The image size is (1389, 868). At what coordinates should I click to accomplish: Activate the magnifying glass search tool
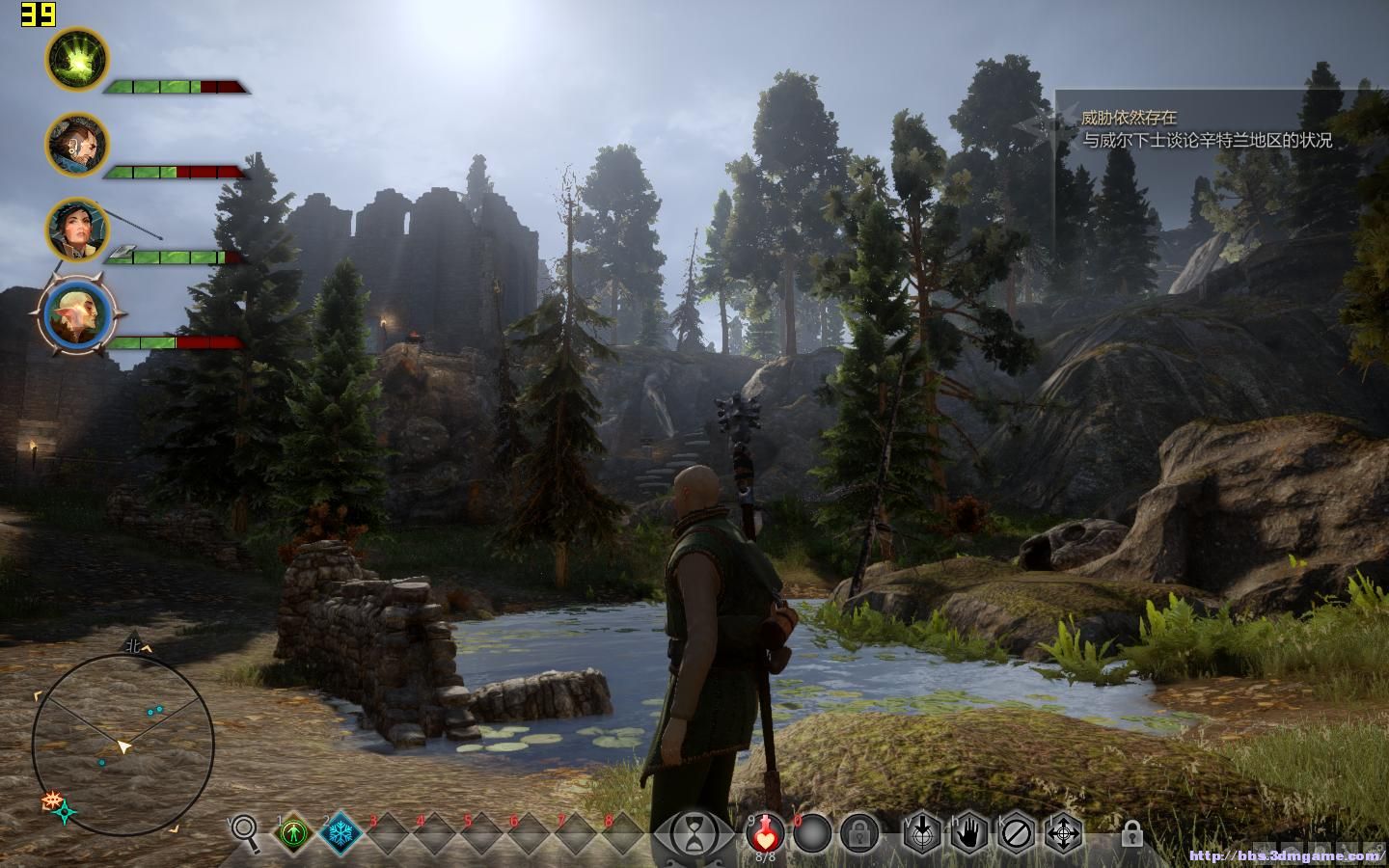point(246,831)
